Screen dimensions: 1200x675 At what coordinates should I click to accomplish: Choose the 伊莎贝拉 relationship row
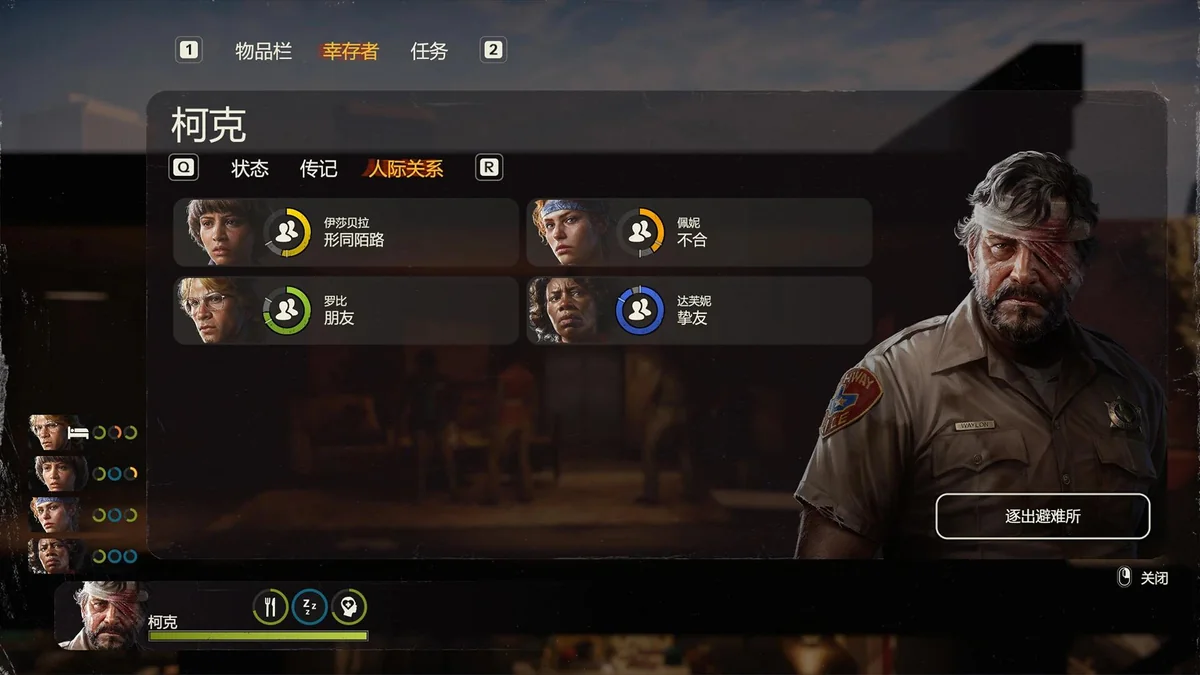point(346,232)
